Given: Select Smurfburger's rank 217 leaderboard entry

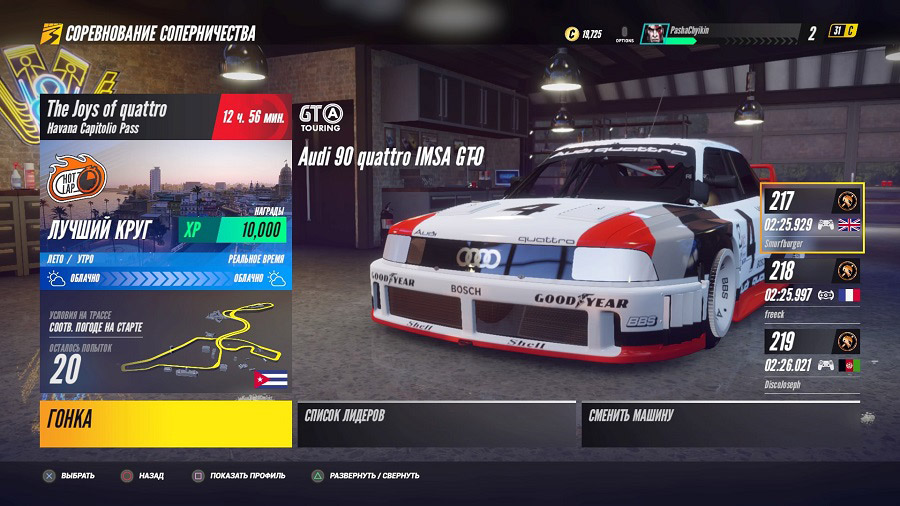Looking at the screenshot, I should tap(812, 218).
